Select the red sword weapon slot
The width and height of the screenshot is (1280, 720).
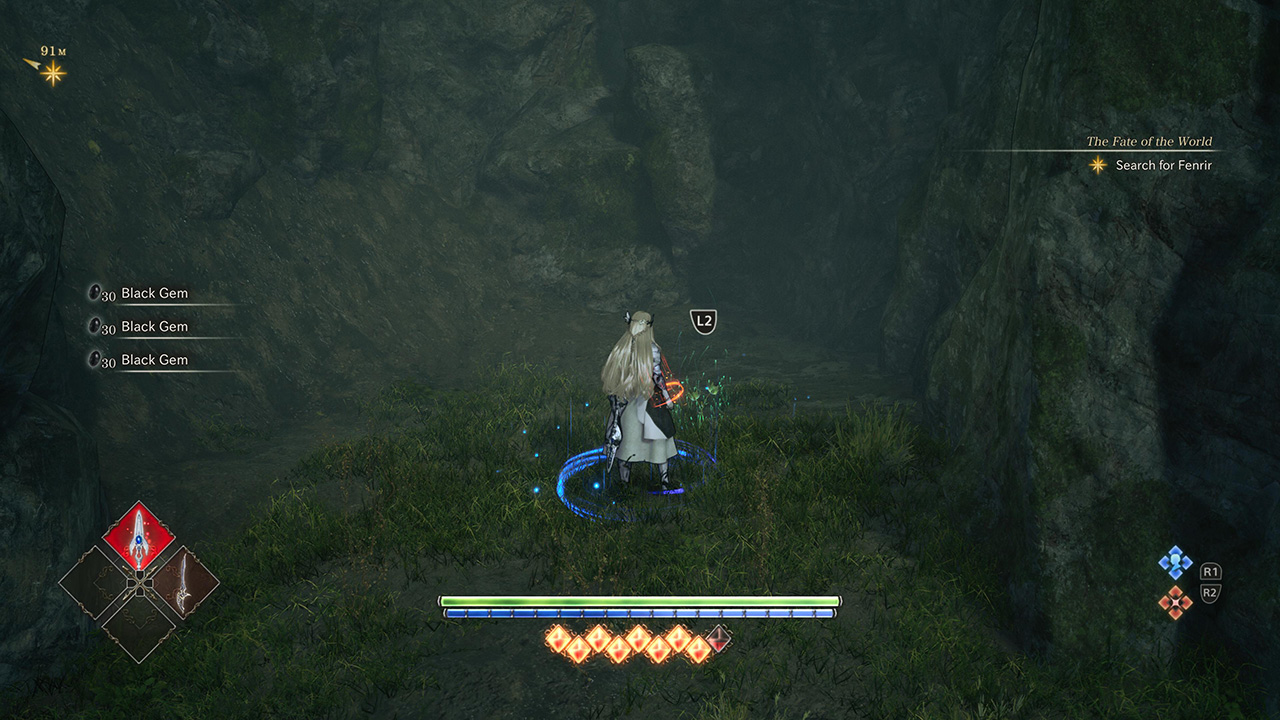click(x=139, y=536)
